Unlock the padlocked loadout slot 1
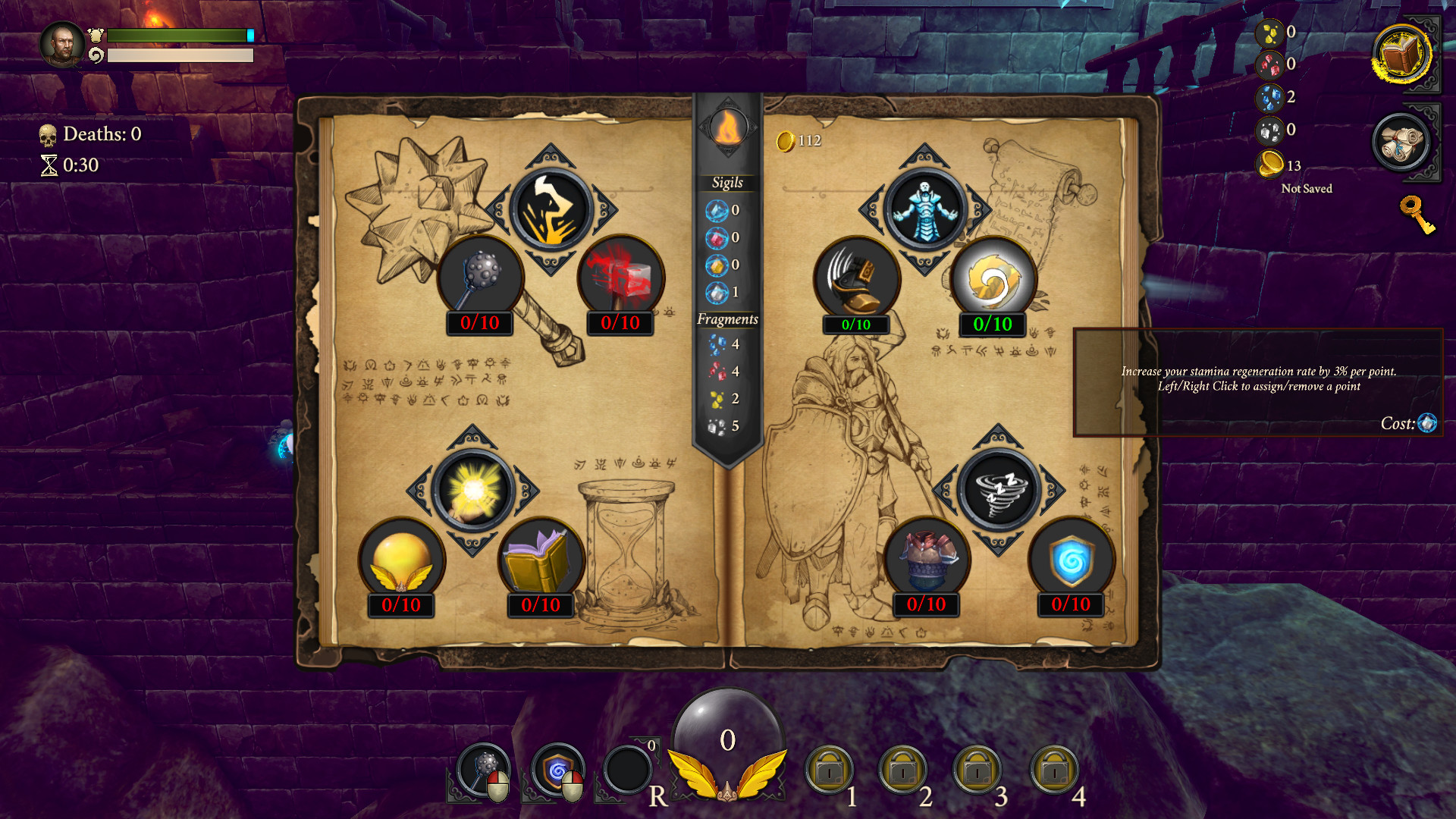Screen dimensions: 1456x819 (831, 770)
